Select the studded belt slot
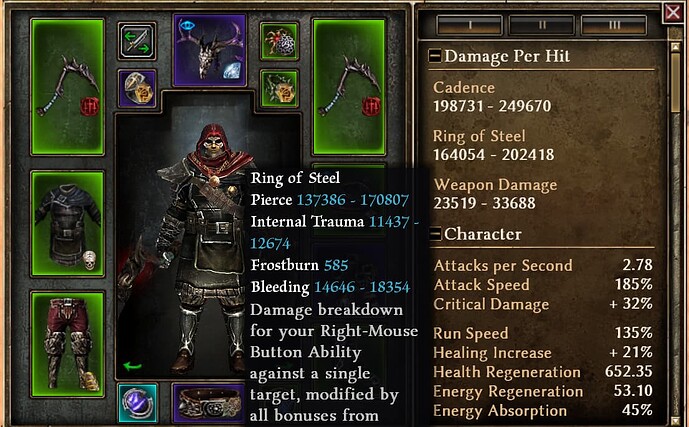This screenshot has width=689, height=427. [x=208, y=404]
